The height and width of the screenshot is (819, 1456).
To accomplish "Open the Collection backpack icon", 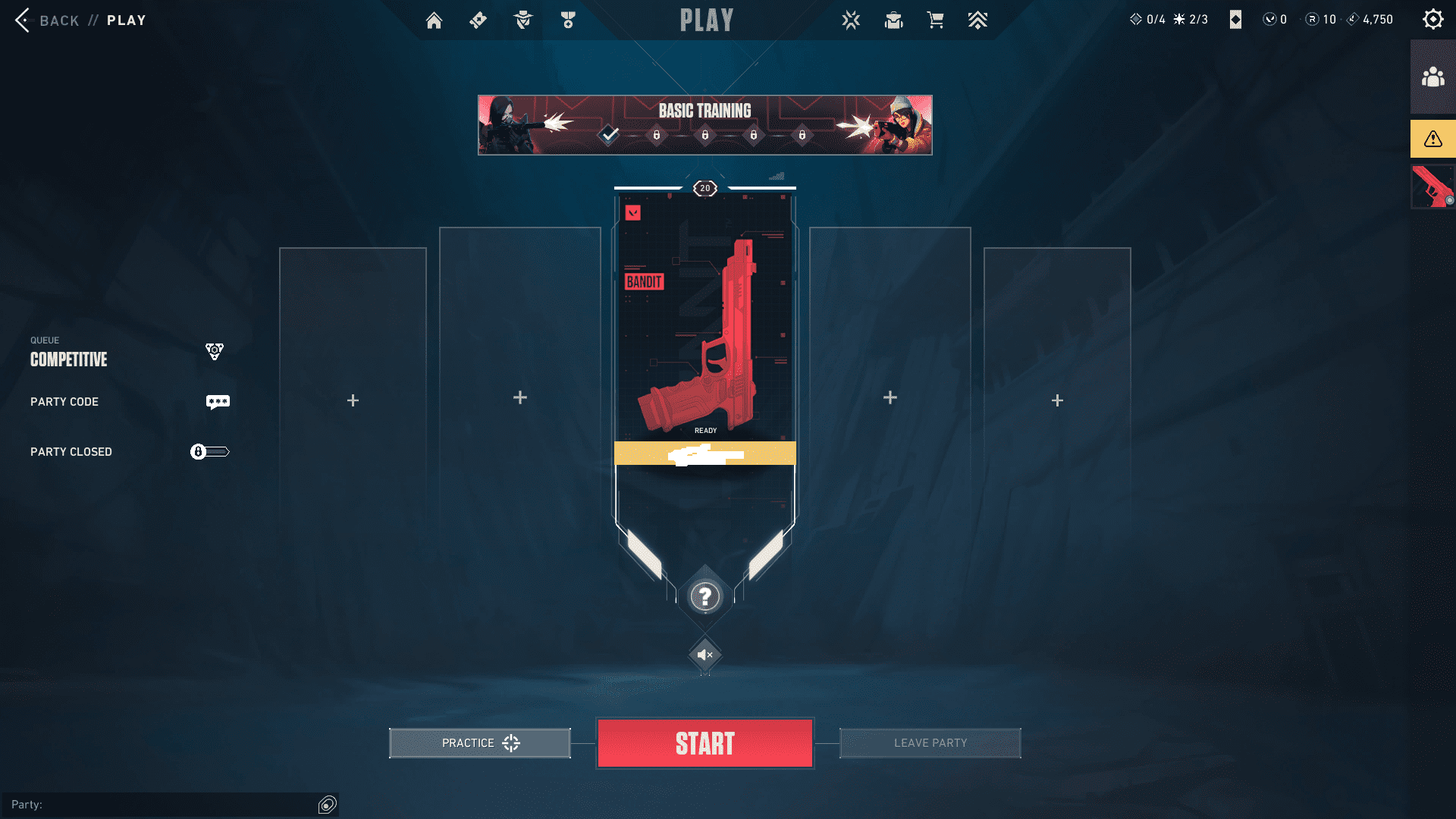I will point(893,20).
